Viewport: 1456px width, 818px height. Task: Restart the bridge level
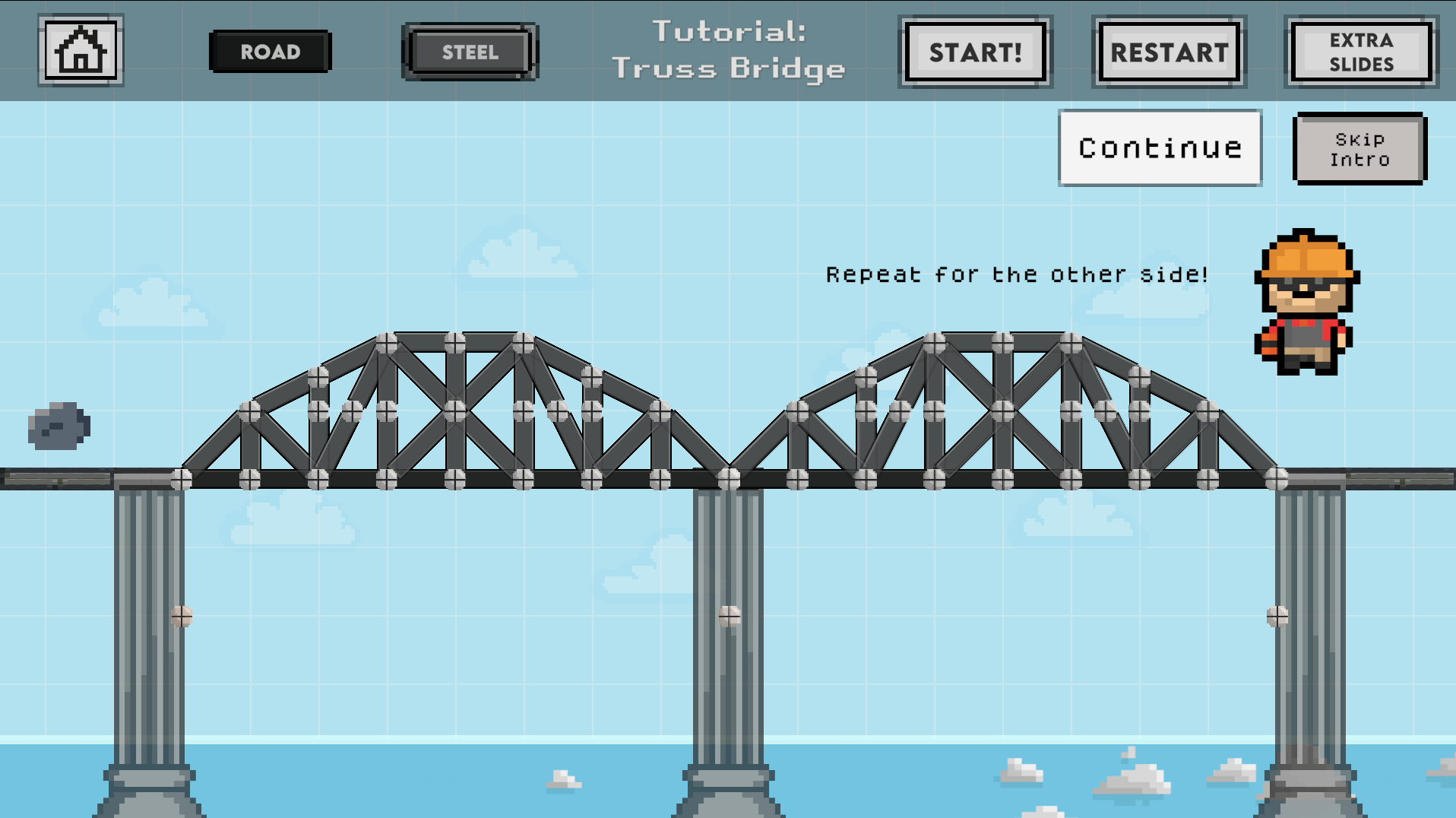pyautogui.click(x=1169, y=52)
